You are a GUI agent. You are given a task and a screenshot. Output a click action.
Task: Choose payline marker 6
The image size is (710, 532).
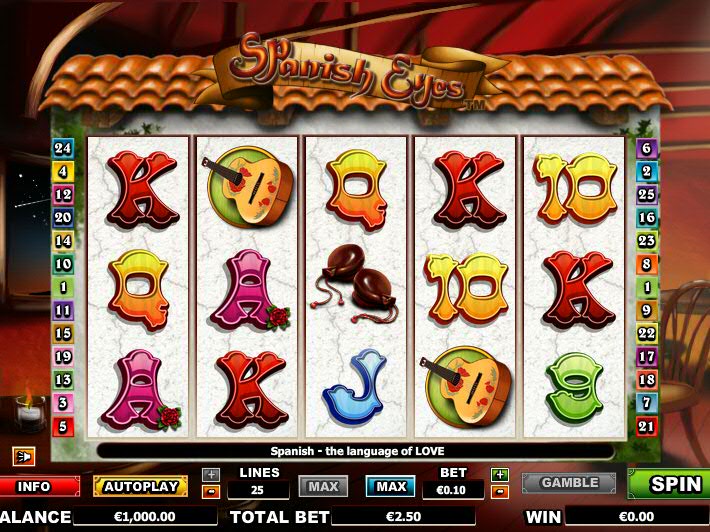646,148
